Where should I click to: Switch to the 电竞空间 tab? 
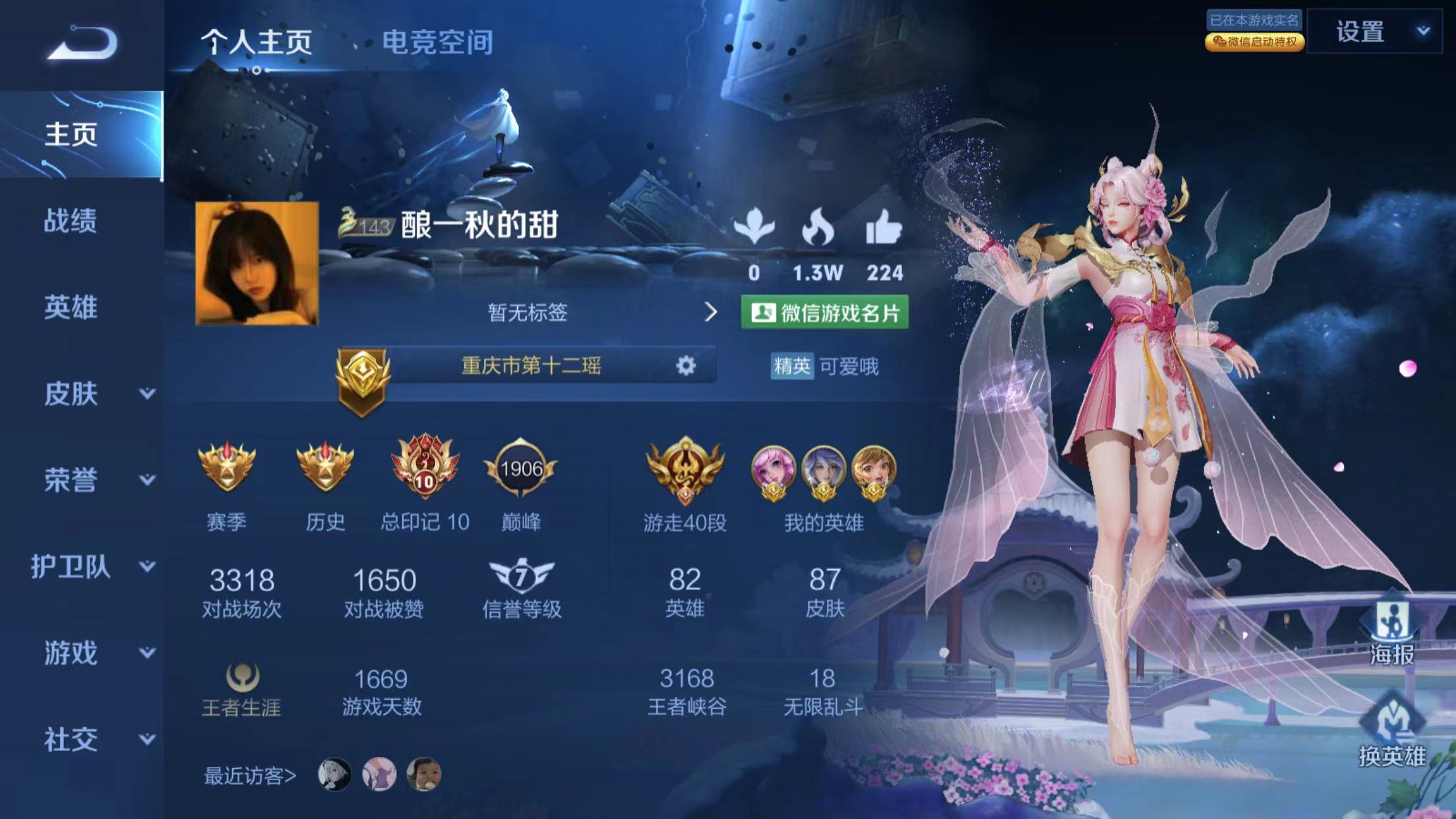(437, 43)
